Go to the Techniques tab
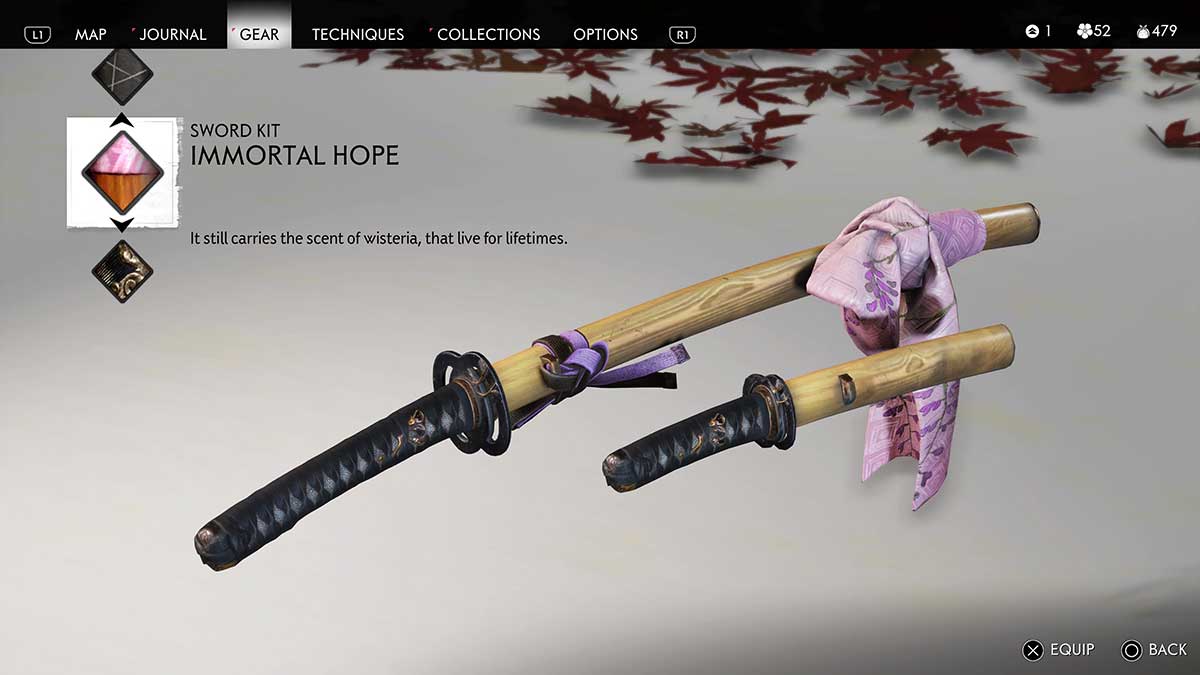 [357, 34]
